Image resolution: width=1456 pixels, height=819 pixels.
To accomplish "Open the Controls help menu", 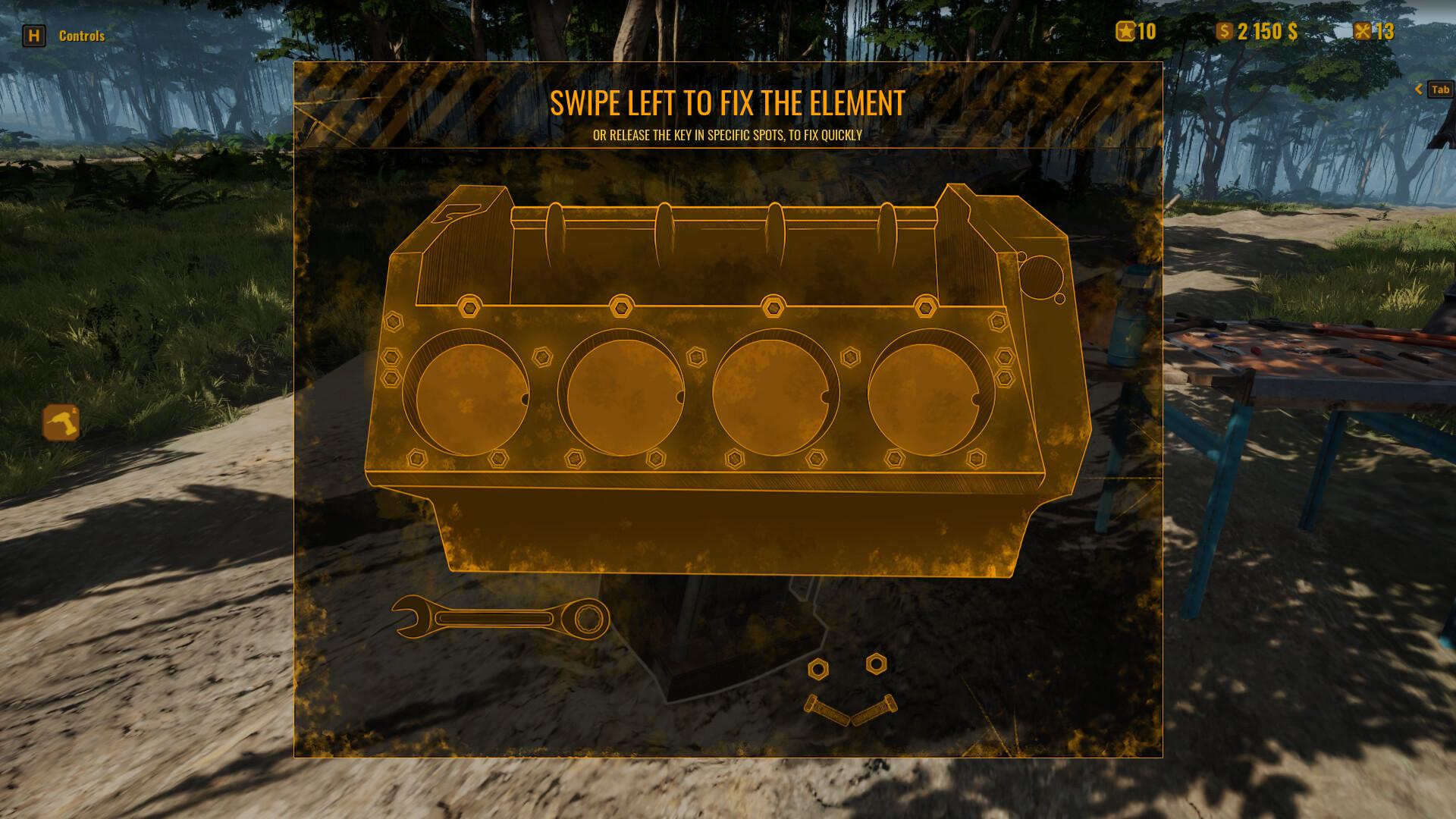I will 81,36.
